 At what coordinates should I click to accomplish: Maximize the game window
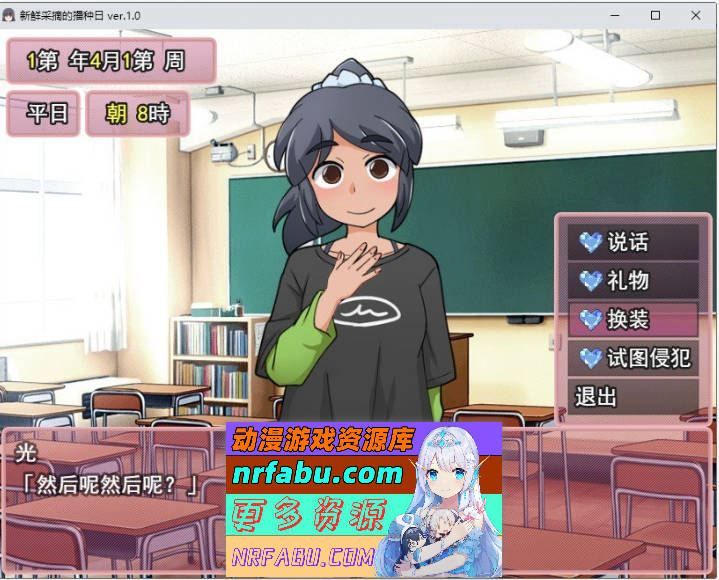click(x=655, y=15)
